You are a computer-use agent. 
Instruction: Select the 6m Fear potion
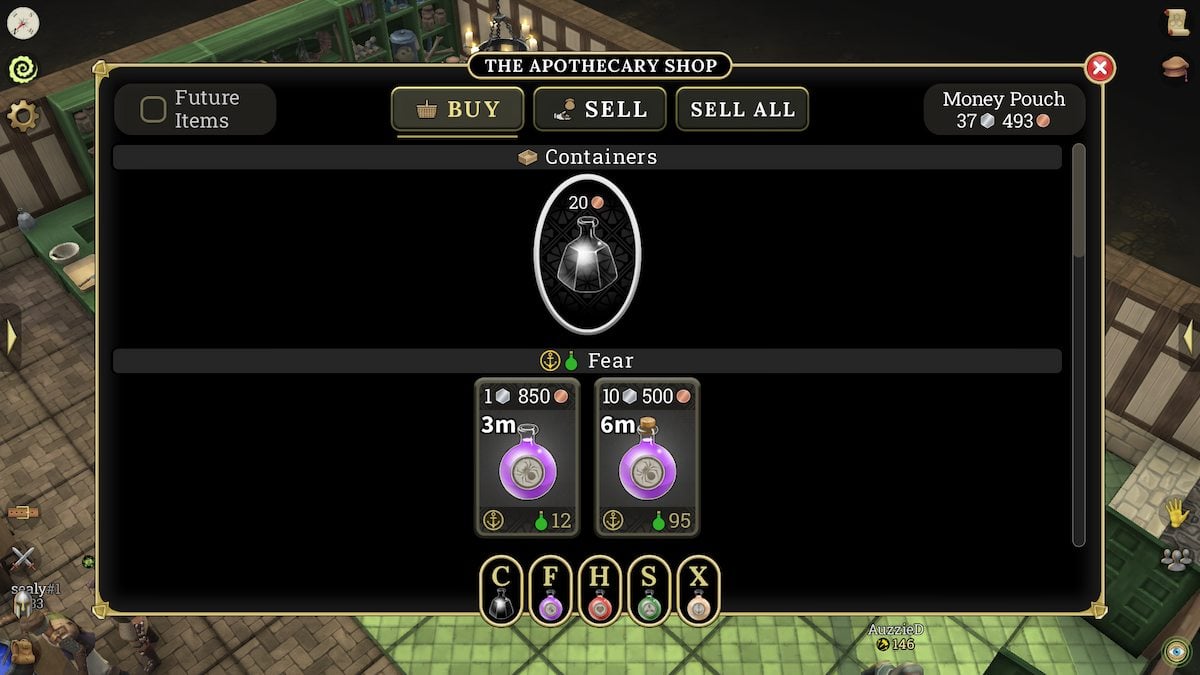tap(647, 458)
